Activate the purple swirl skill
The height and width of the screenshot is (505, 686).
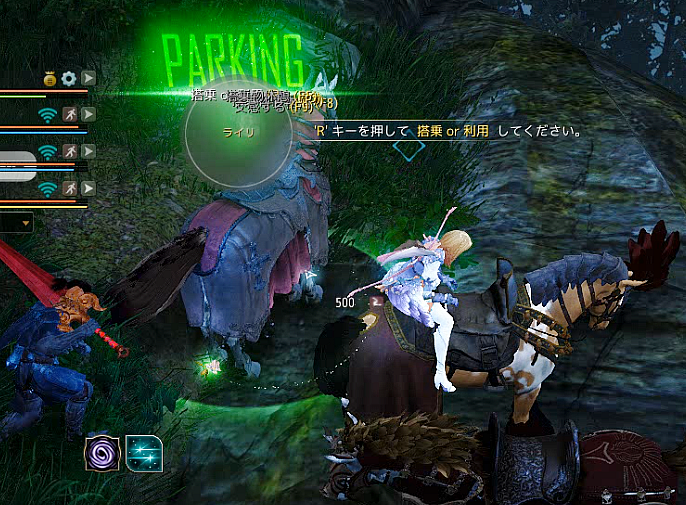102,454
